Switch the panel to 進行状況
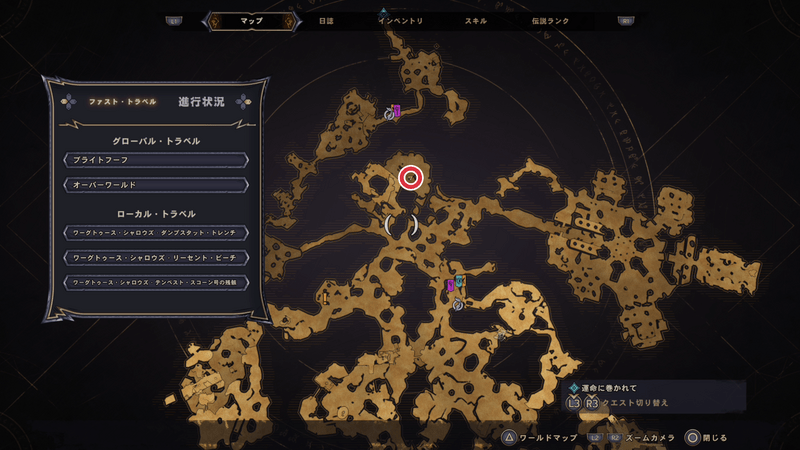The image size is (800, 450). coord(201,102)
